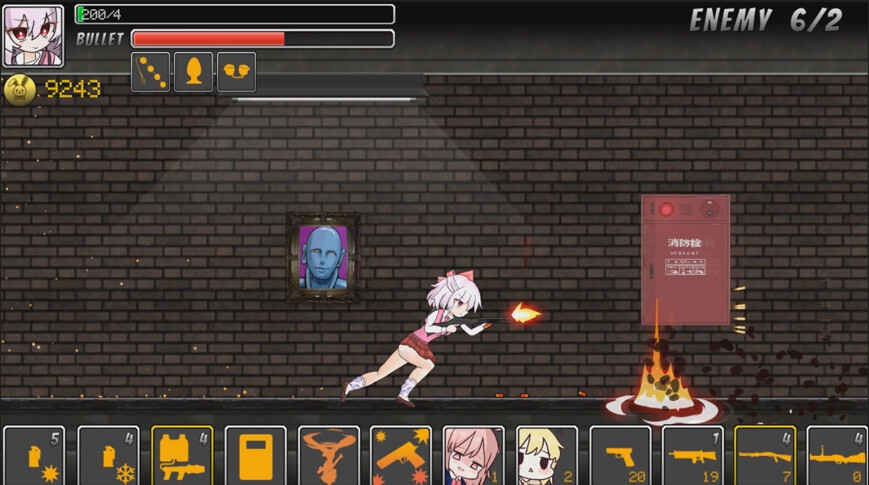Select the highlighted shotgun slot
869x485 pixels.
765,457
